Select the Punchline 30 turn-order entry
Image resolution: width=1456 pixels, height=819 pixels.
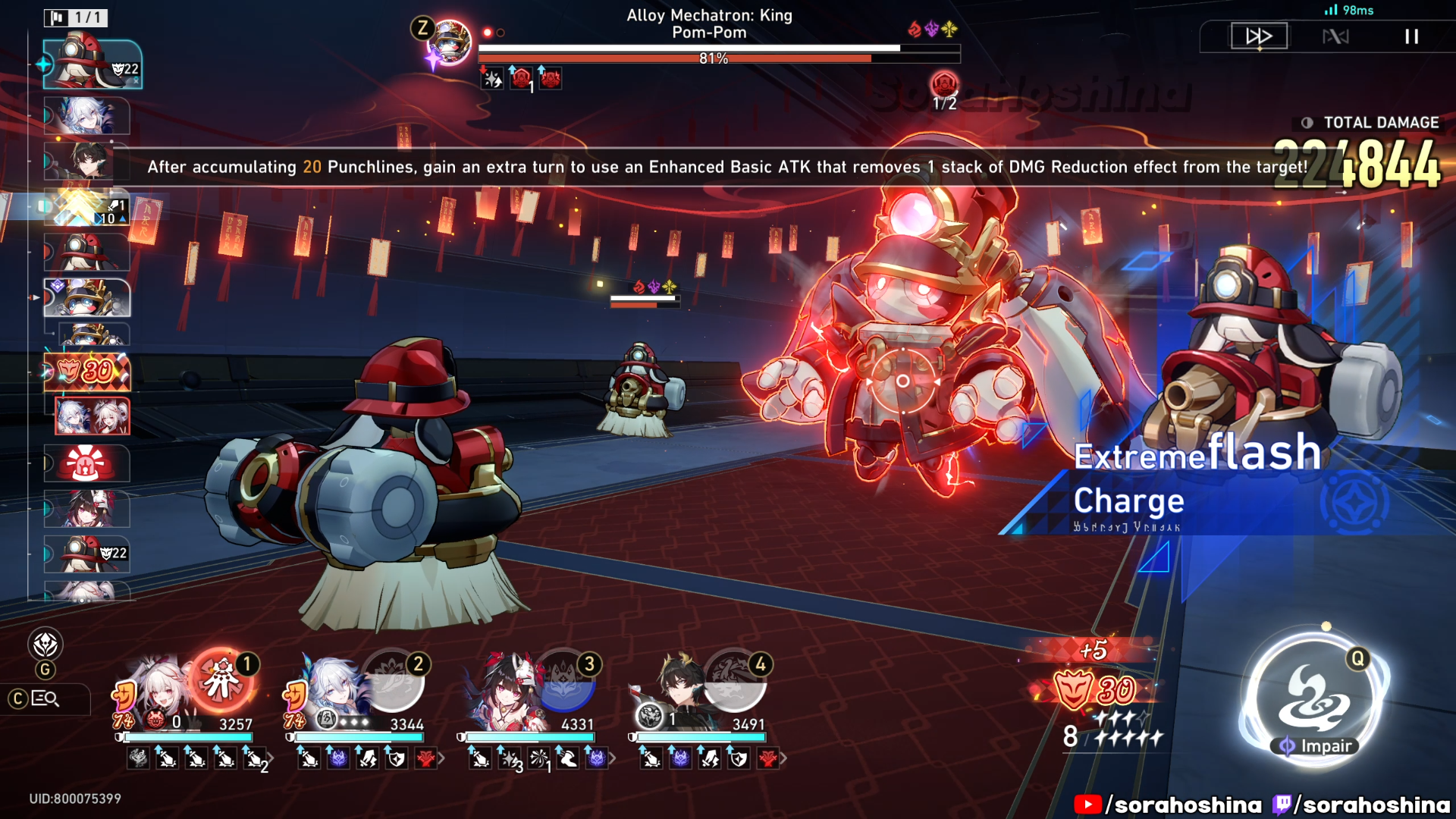[87, 372]
